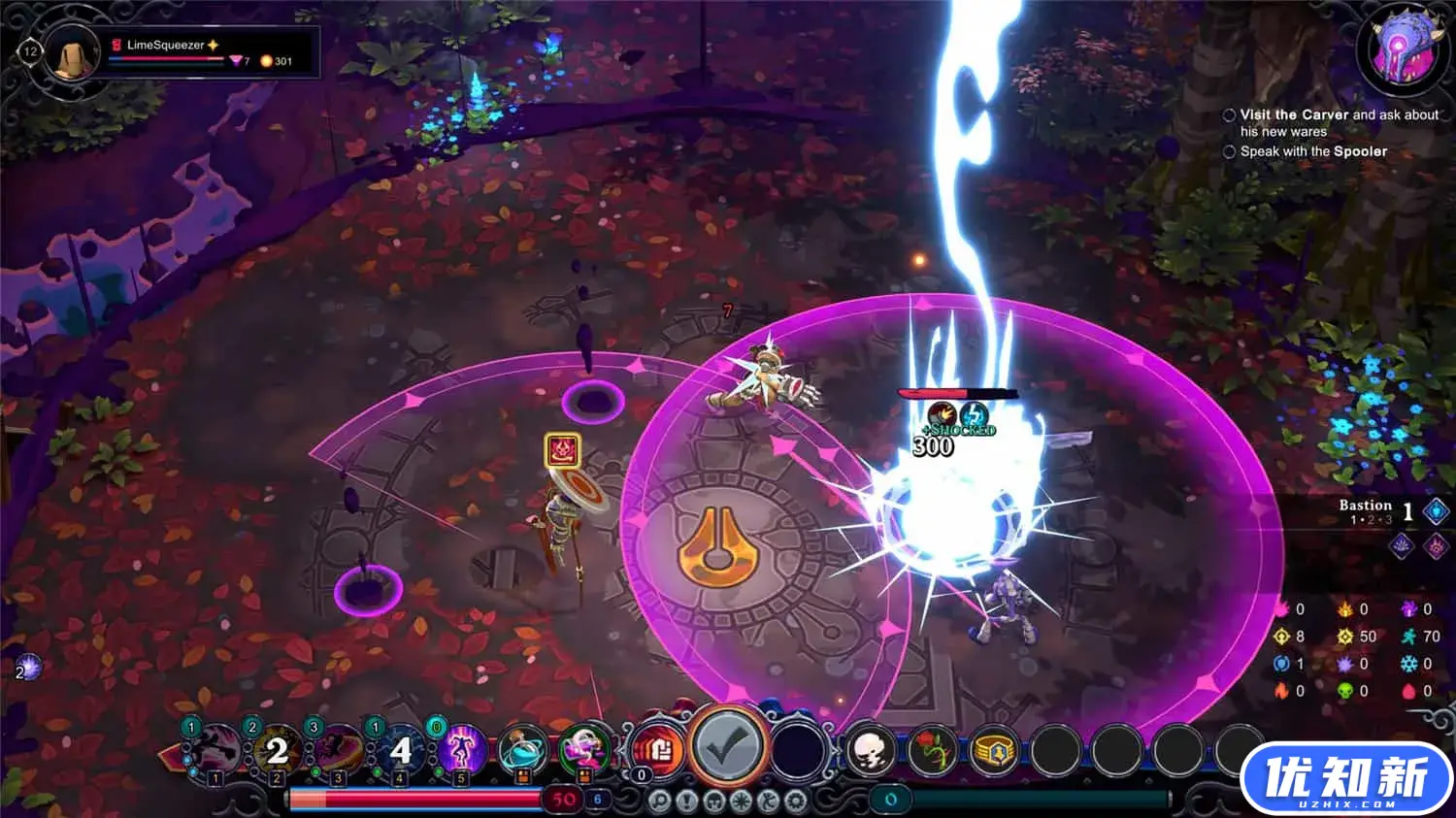Viewport: 1456px width, 818px height.
Task: Select the Speak with the Spooler objective
Action: coord(1312,151)
